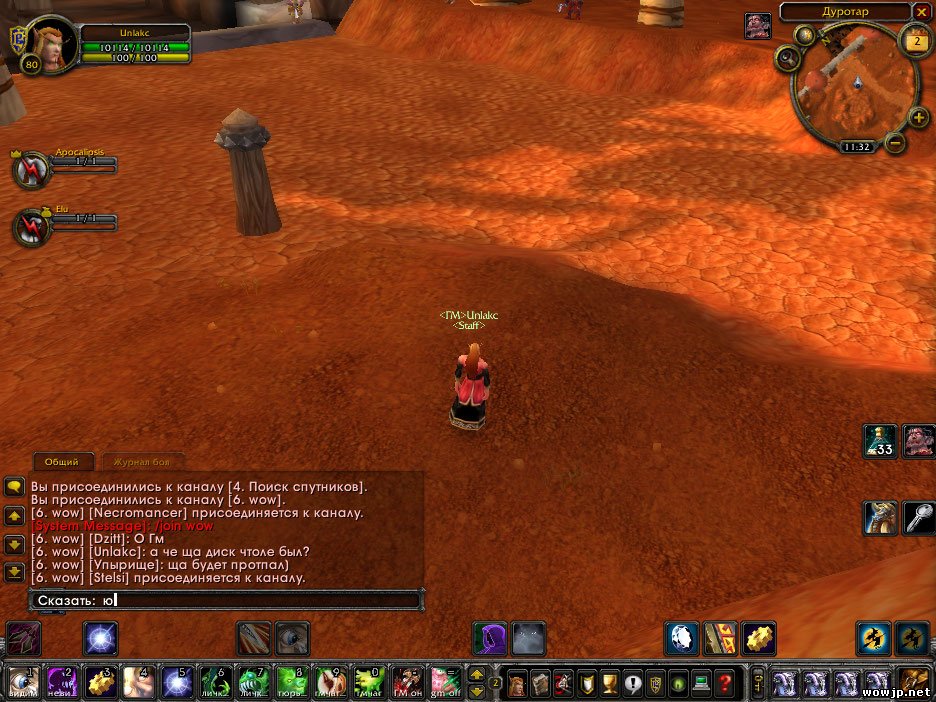Click the Сказать chat input field

[x=225, y=600]
